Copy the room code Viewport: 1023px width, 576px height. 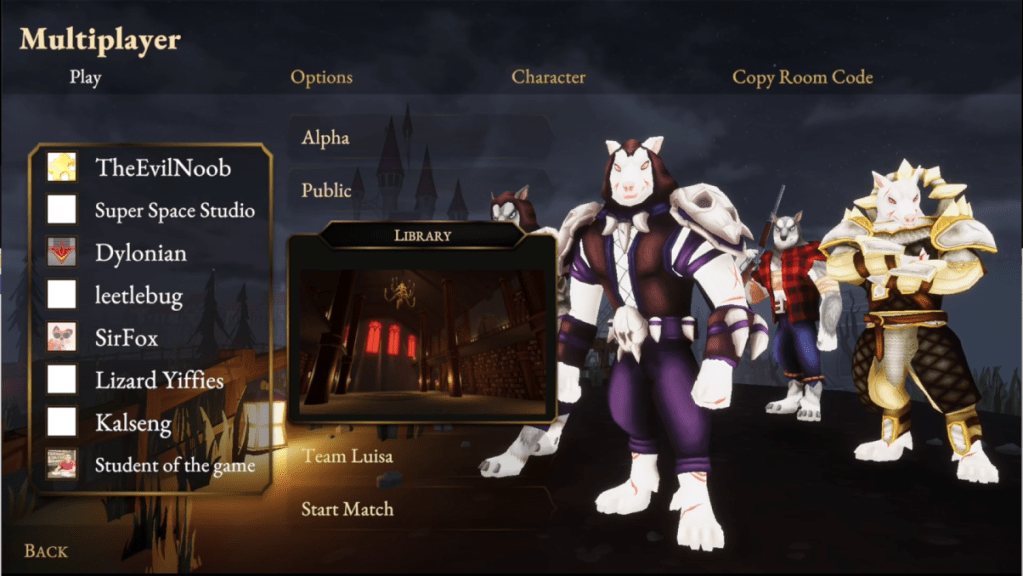tap(802, 77)
